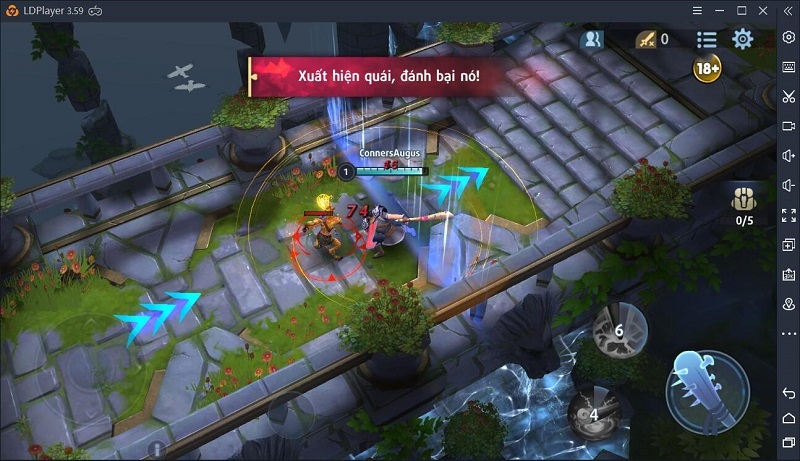The height and width of the screenshot is (461, 800).
Task: Open LDPlayer's scissors screenshot tool
Action: (x=789, y=96)
